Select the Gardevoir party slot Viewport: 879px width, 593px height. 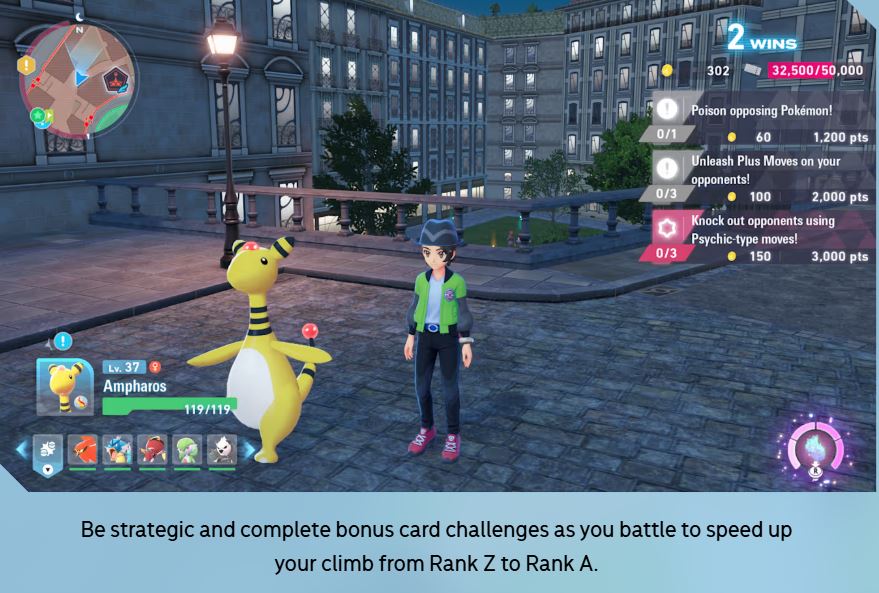click(187, 451)
